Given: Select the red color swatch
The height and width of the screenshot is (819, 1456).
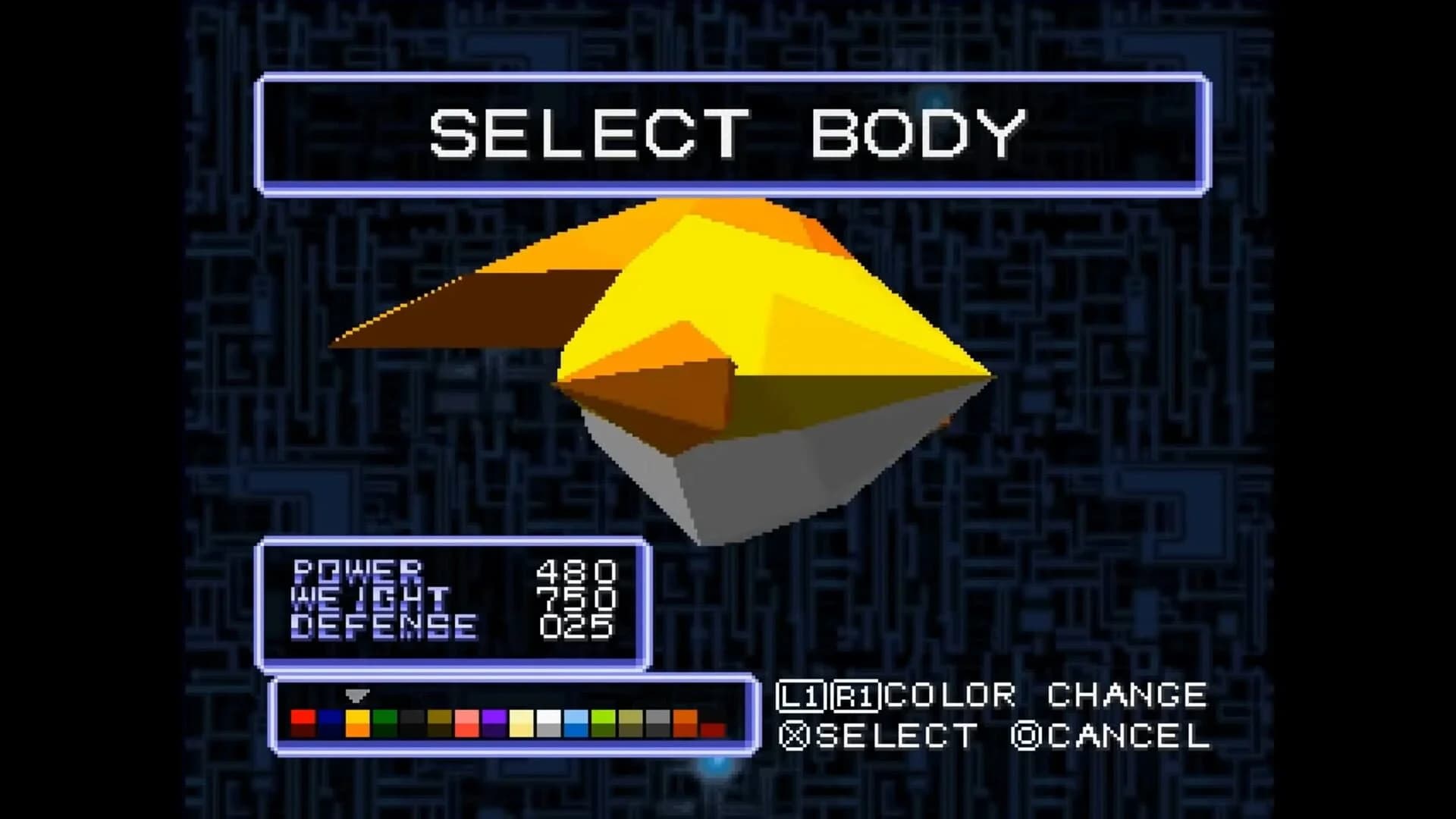Looking at the screenshot, I should click(x=302, y=720).
